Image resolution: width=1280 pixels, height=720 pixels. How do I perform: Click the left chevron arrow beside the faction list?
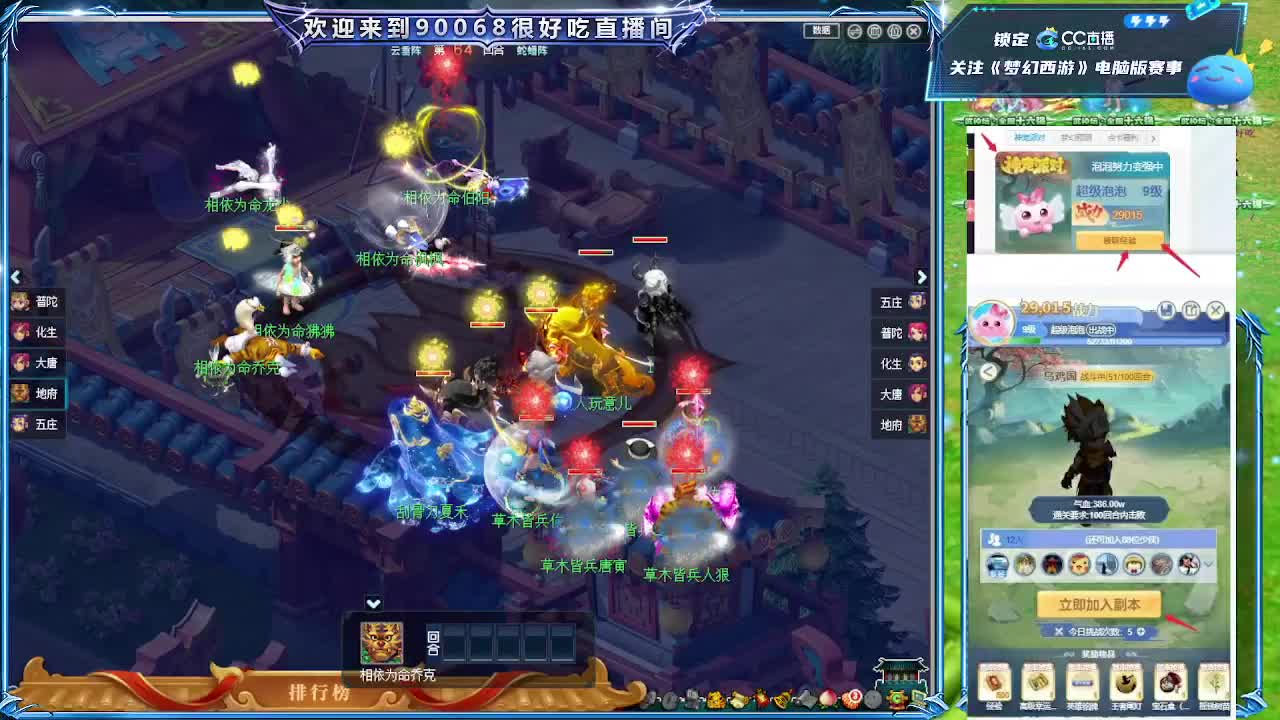tap(16, 277)
